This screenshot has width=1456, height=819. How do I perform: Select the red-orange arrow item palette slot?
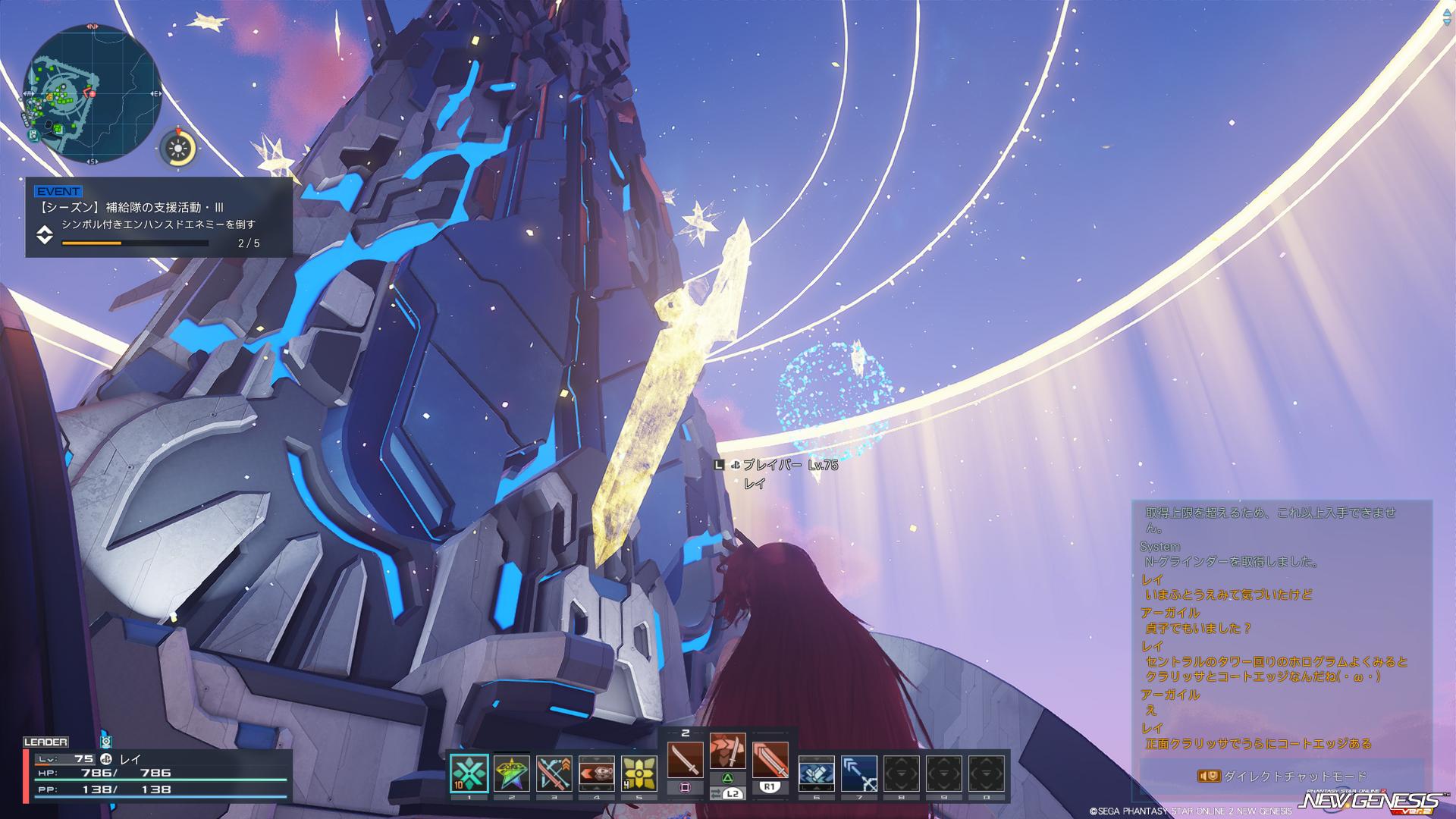(x=596, y=773)
